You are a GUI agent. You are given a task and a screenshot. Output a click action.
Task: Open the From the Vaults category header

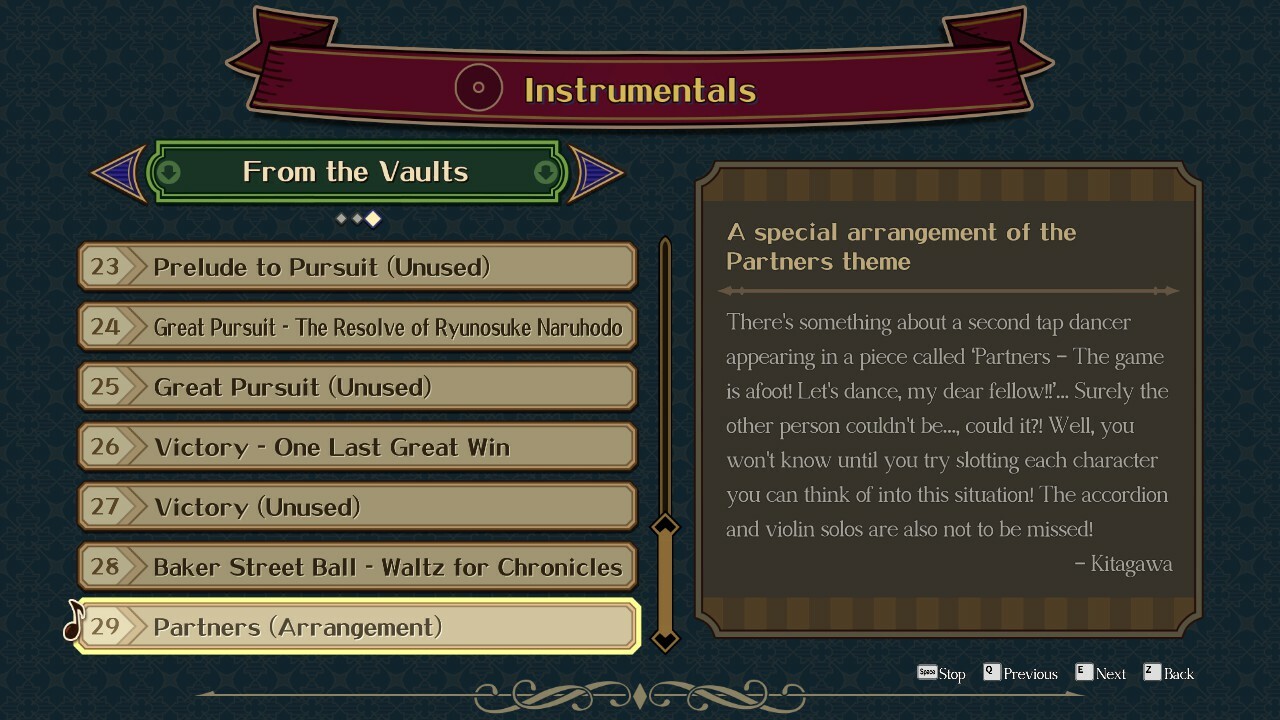(x=356, y=172)
